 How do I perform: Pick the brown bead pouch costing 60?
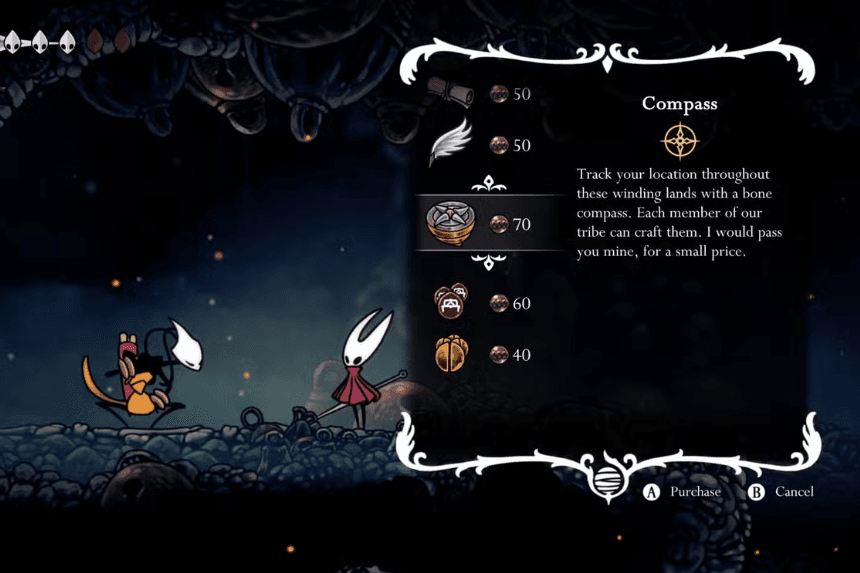point(452,302)
